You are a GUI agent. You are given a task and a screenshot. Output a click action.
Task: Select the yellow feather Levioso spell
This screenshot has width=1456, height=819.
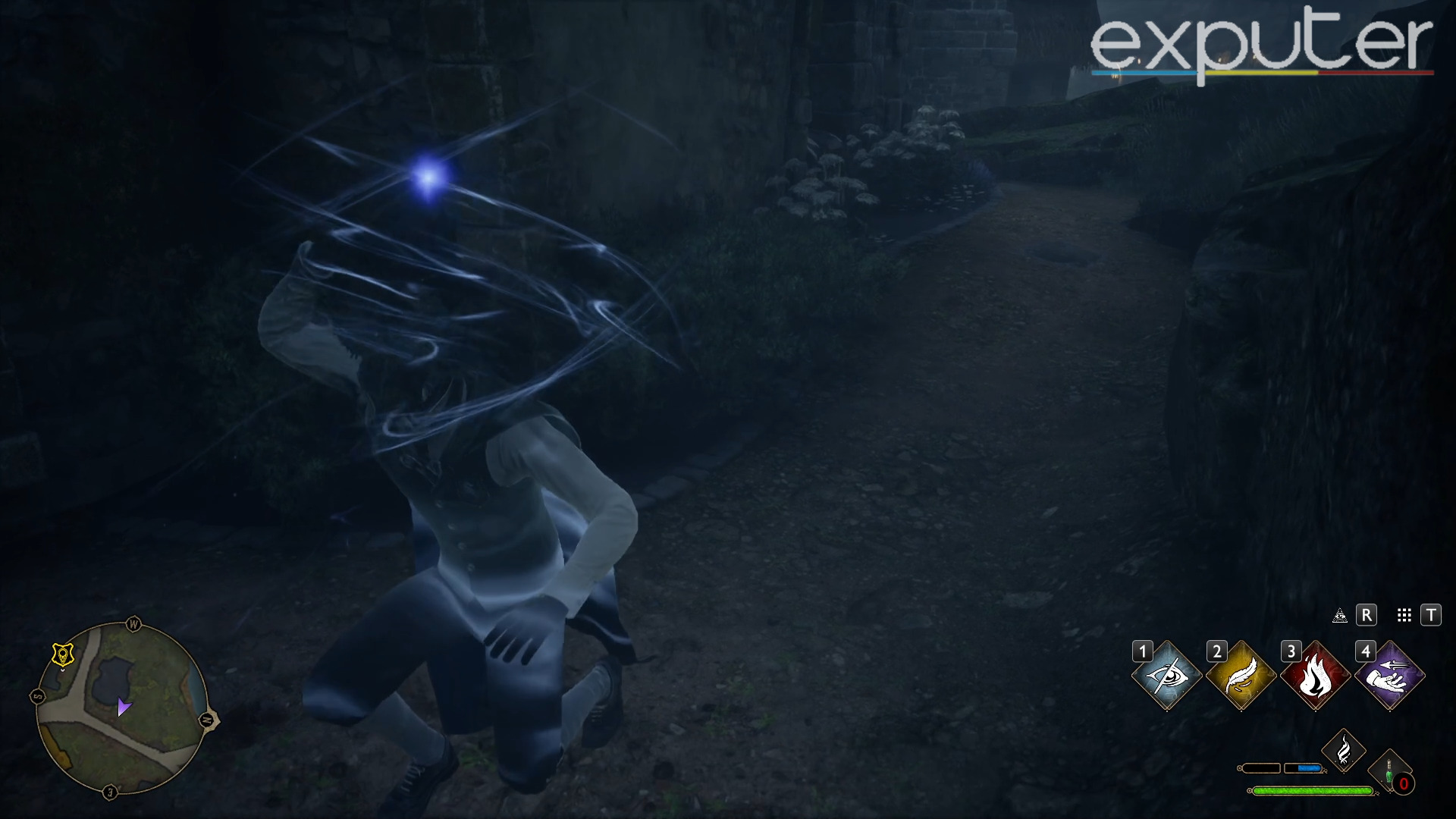pyautogui.click(x=1241, y=676)
